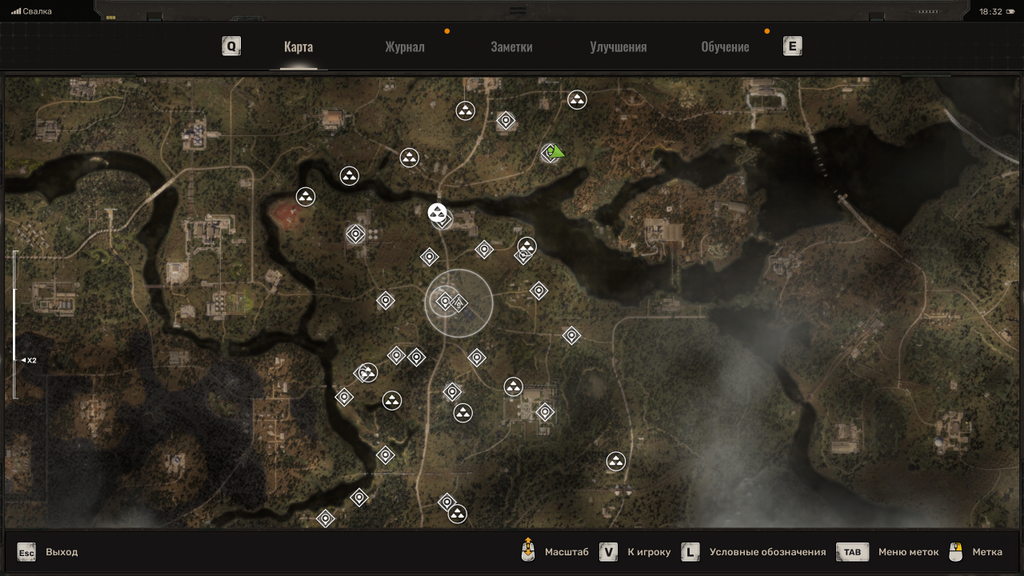This screenshot has height=576, width=1024.
Task: Switch to the Карта tab
Action: (298, 47)
